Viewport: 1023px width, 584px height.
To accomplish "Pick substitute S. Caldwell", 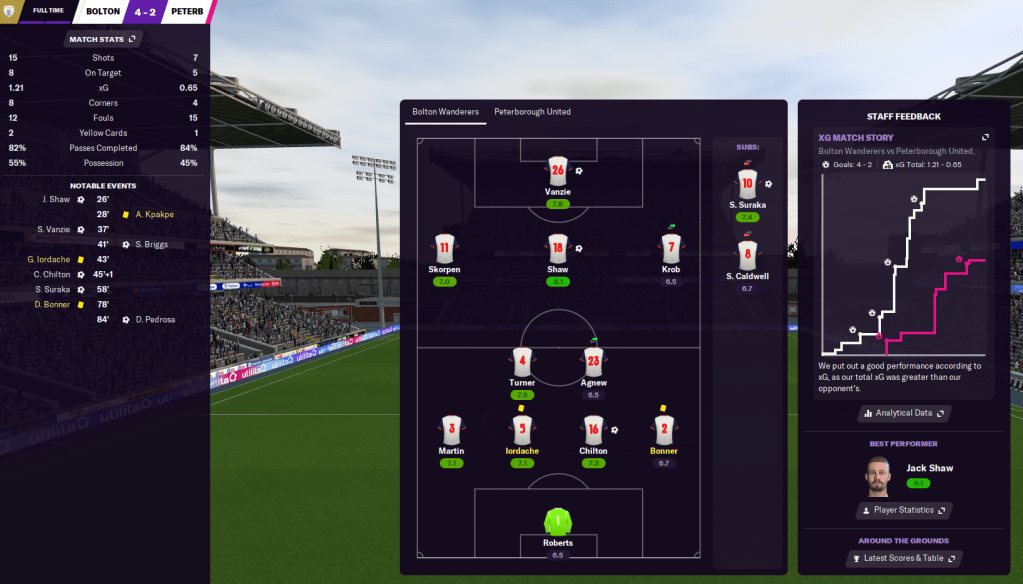I will [x=746, y=256].
